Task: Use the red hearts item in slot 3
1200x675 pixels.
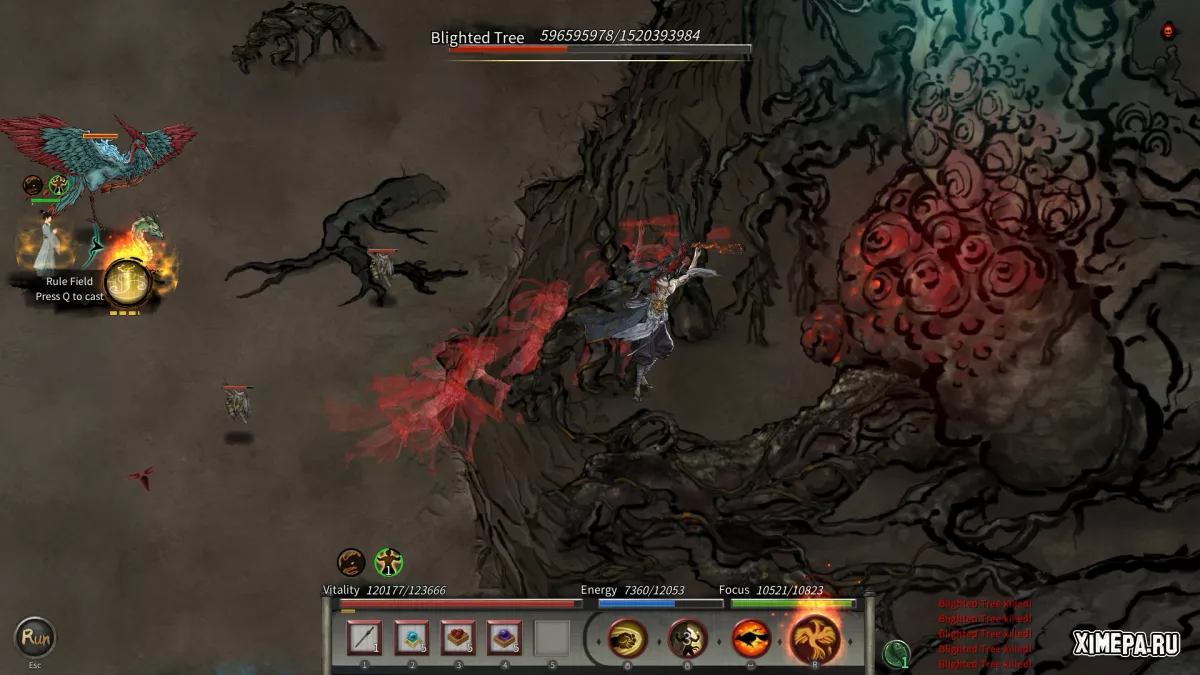Action: pyautogui.click(x=458, y=638)
